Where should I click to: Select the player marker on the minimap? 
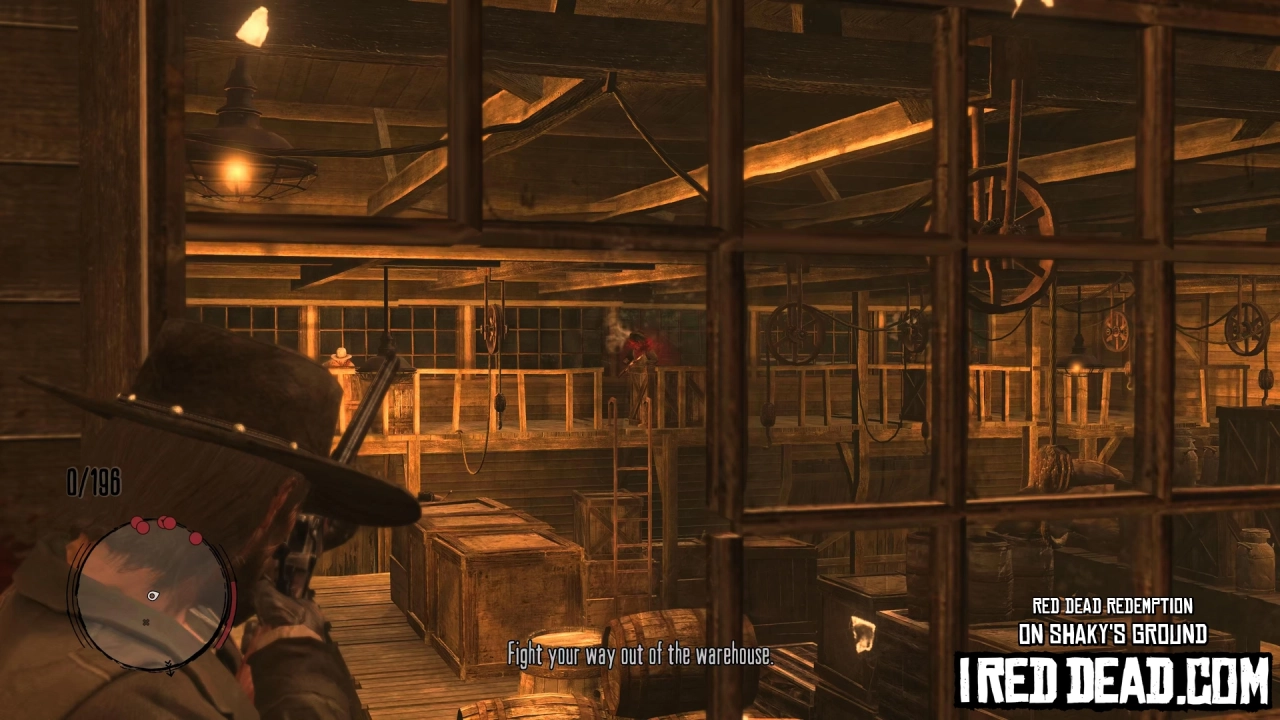click(x=152, y=595)
